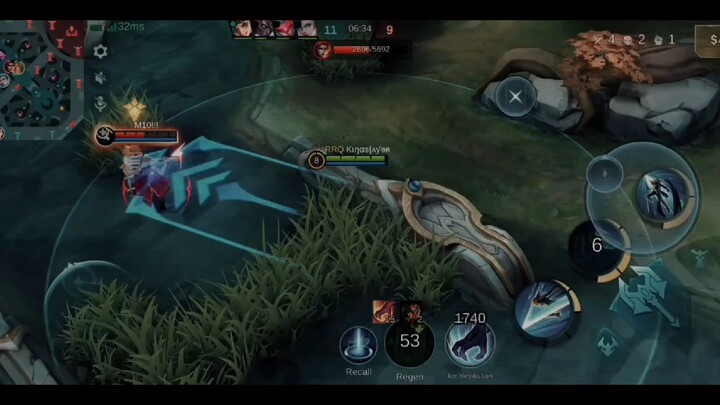Image resolution: width=720 pixels, height=405 pixels.
Task: Activate the Recall spell
Action: [x=358, y=345]
